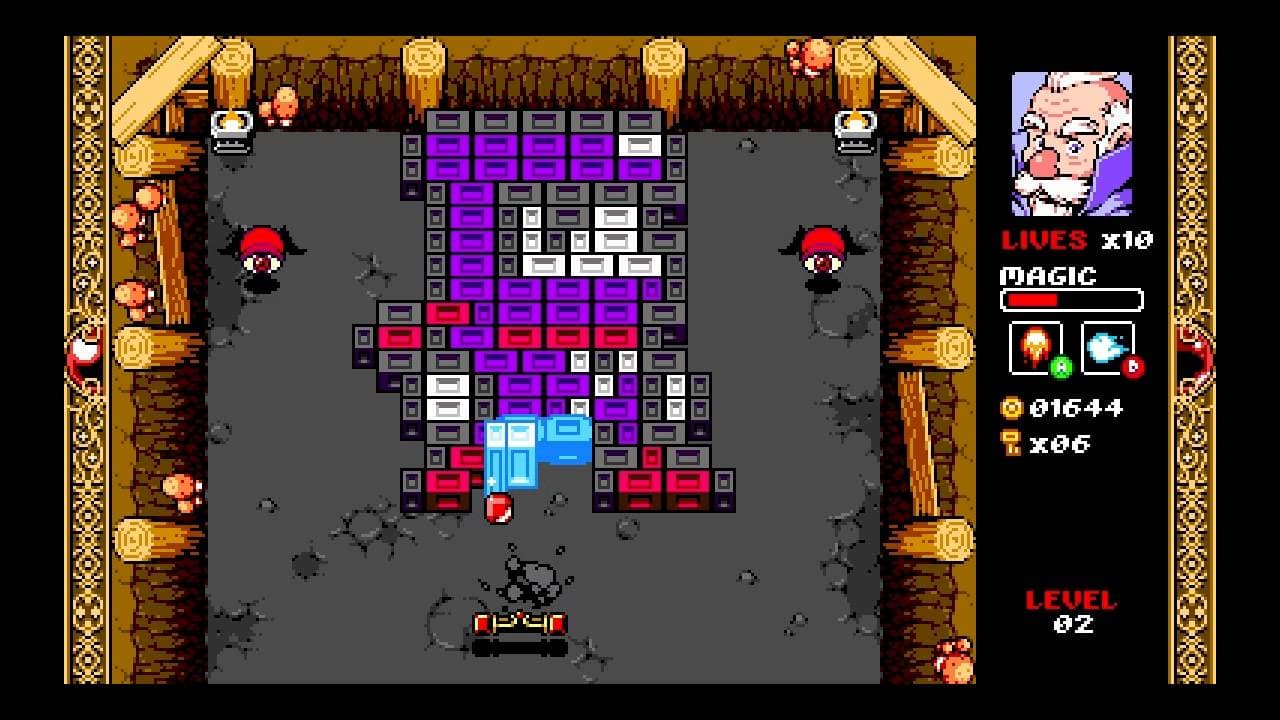Click the key icon next to x06
This screenshot has height=720, width=1280.
coord(1009,443)
